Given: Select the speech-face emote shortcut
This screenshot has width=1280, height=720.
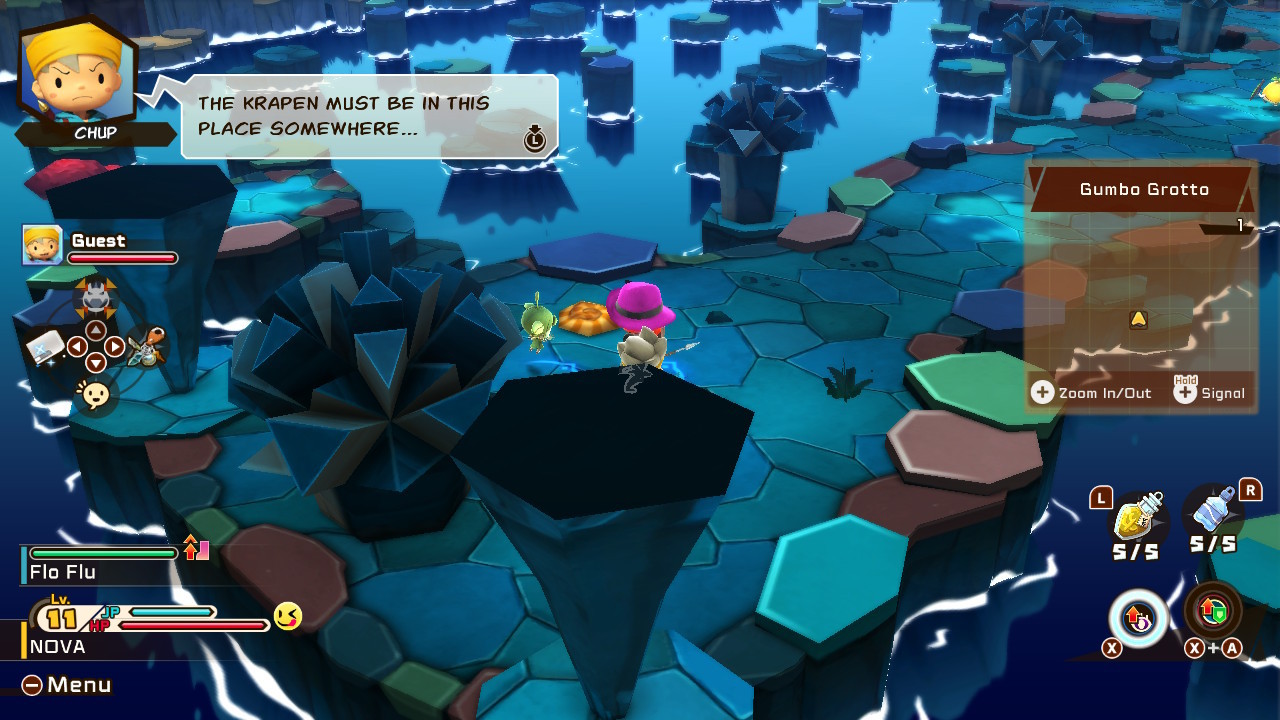Looking at the screenshot, I should tap(96, 395).
